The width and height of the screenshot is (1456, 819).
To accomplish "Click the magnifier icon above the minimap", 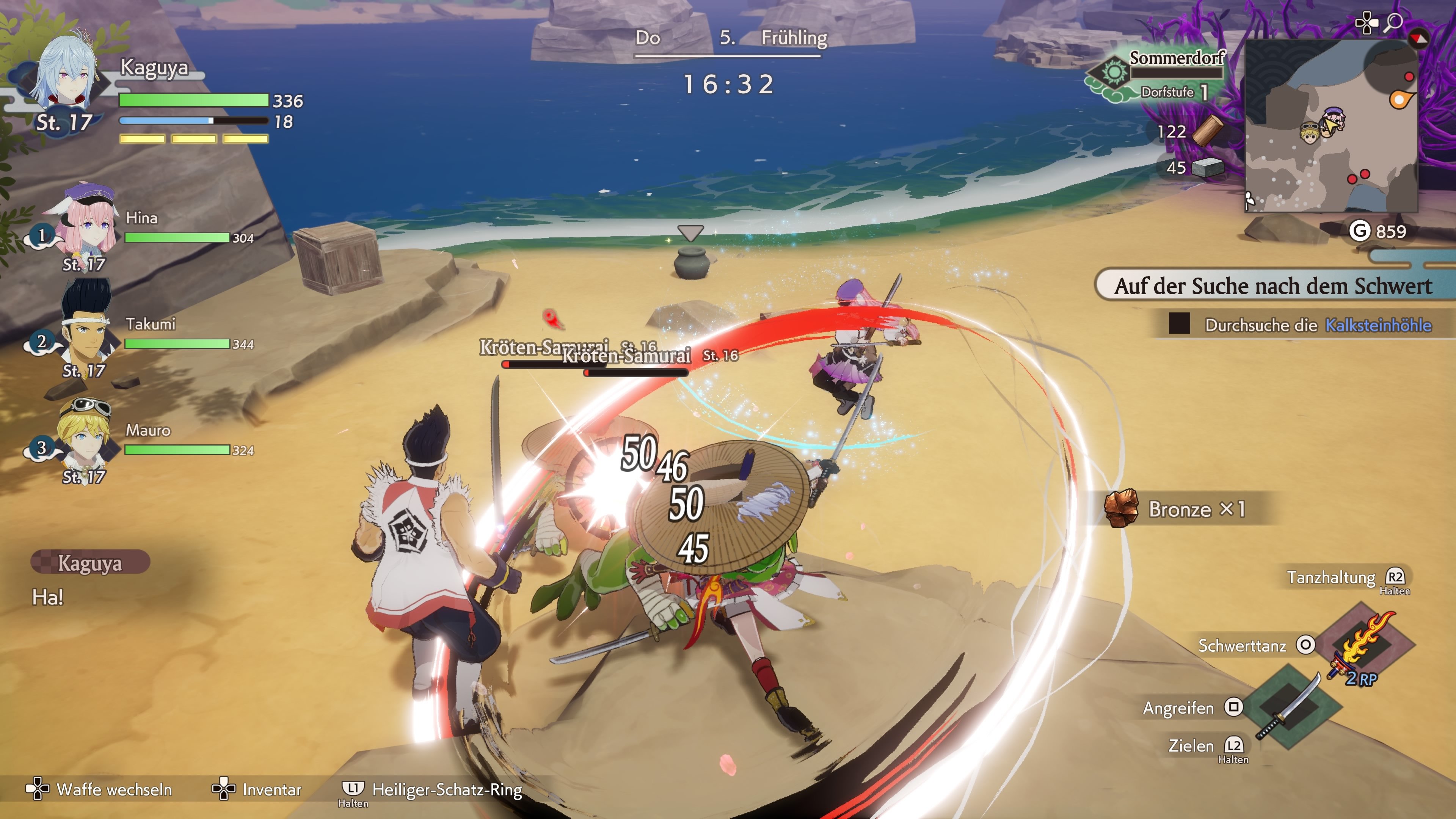I will 1394,23.
